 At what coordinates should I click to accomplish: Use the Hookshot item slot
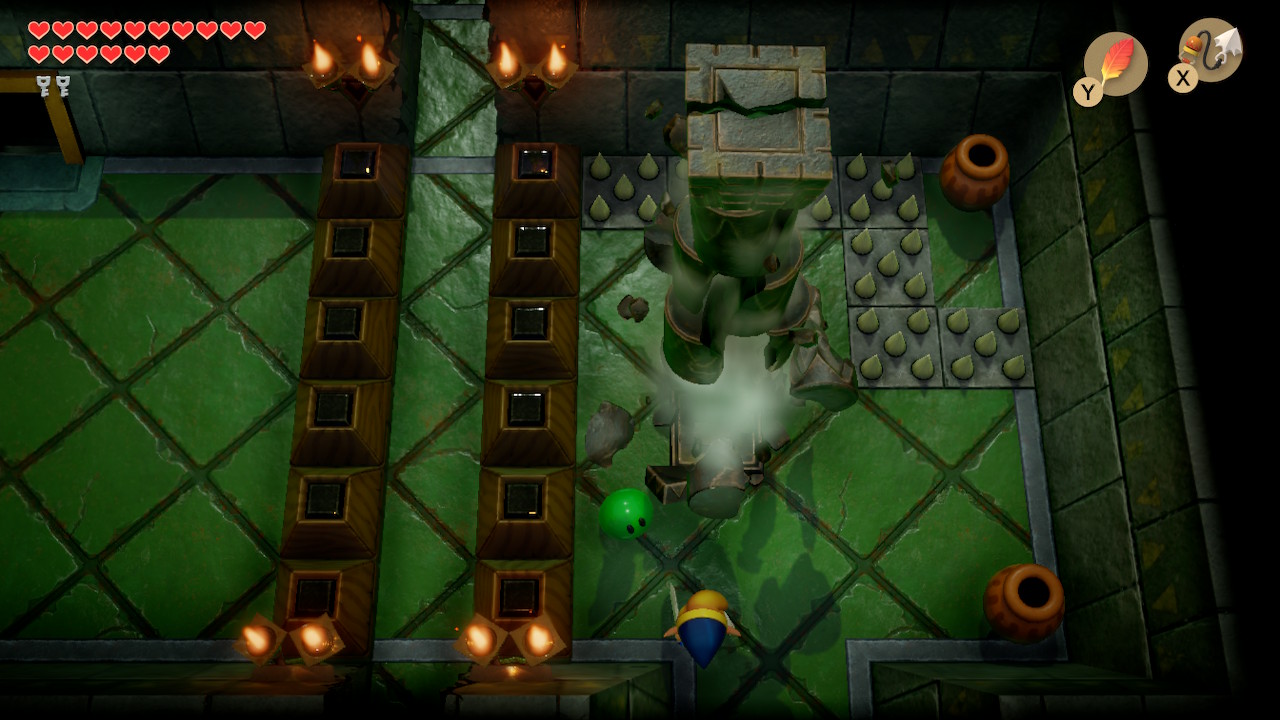pos(1211,50)
